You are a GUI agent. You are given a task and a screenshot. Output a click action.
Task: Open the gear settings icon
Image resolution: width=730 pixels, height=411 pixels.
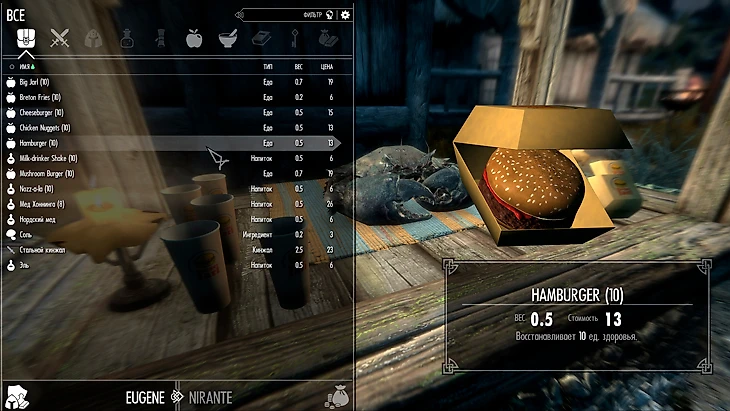[x=345, y=14]
